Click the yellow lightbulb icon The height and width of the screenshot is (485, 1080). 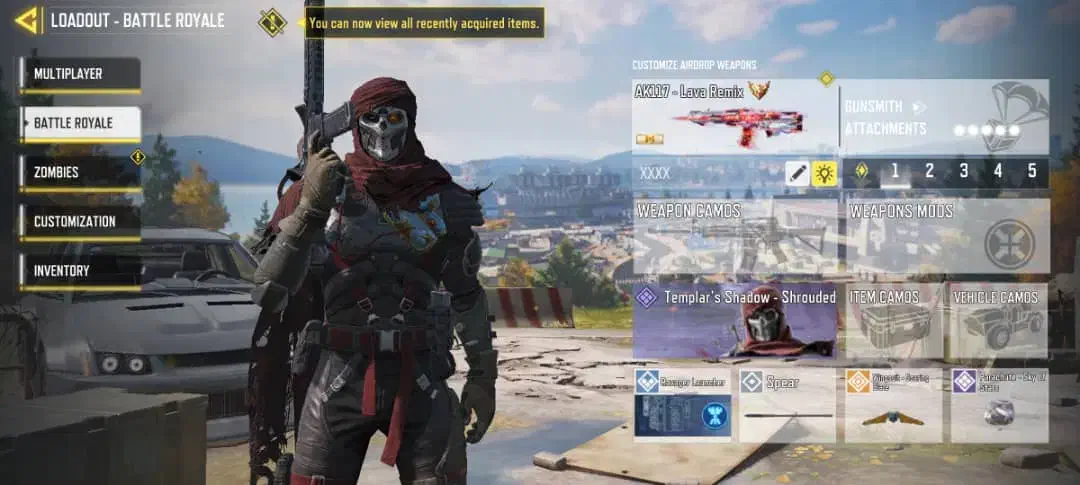824,173
